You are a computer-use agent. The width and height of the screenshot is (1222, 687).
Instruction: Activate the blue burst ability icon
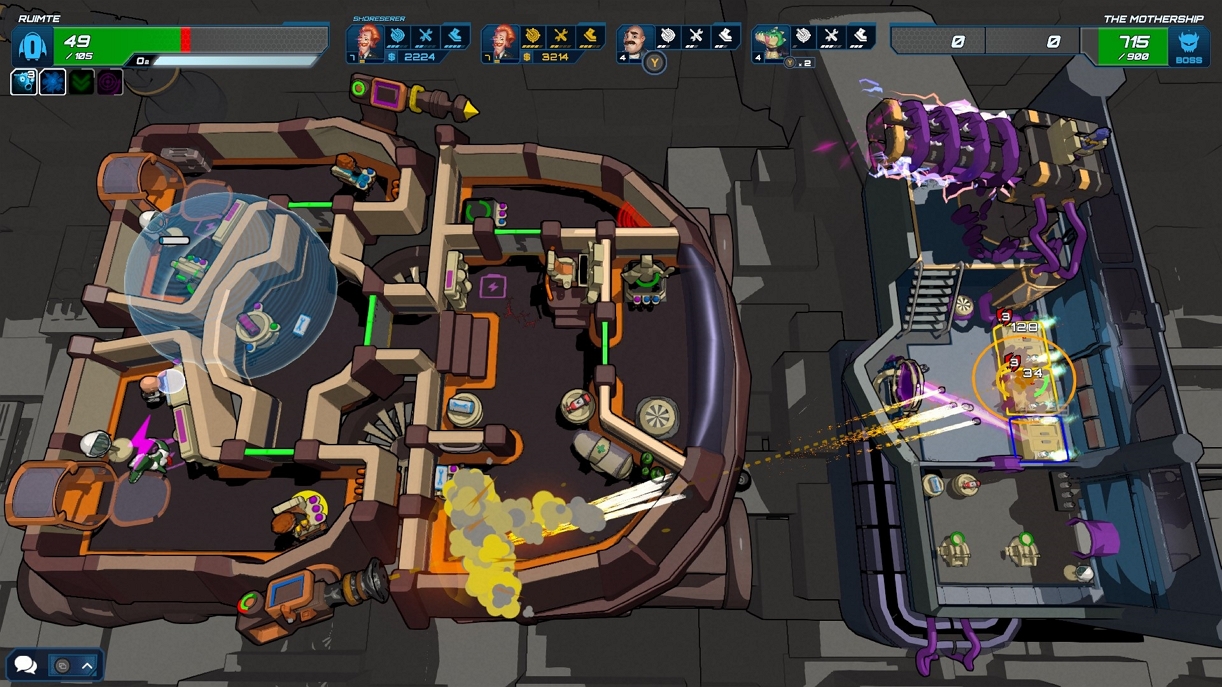53,82
